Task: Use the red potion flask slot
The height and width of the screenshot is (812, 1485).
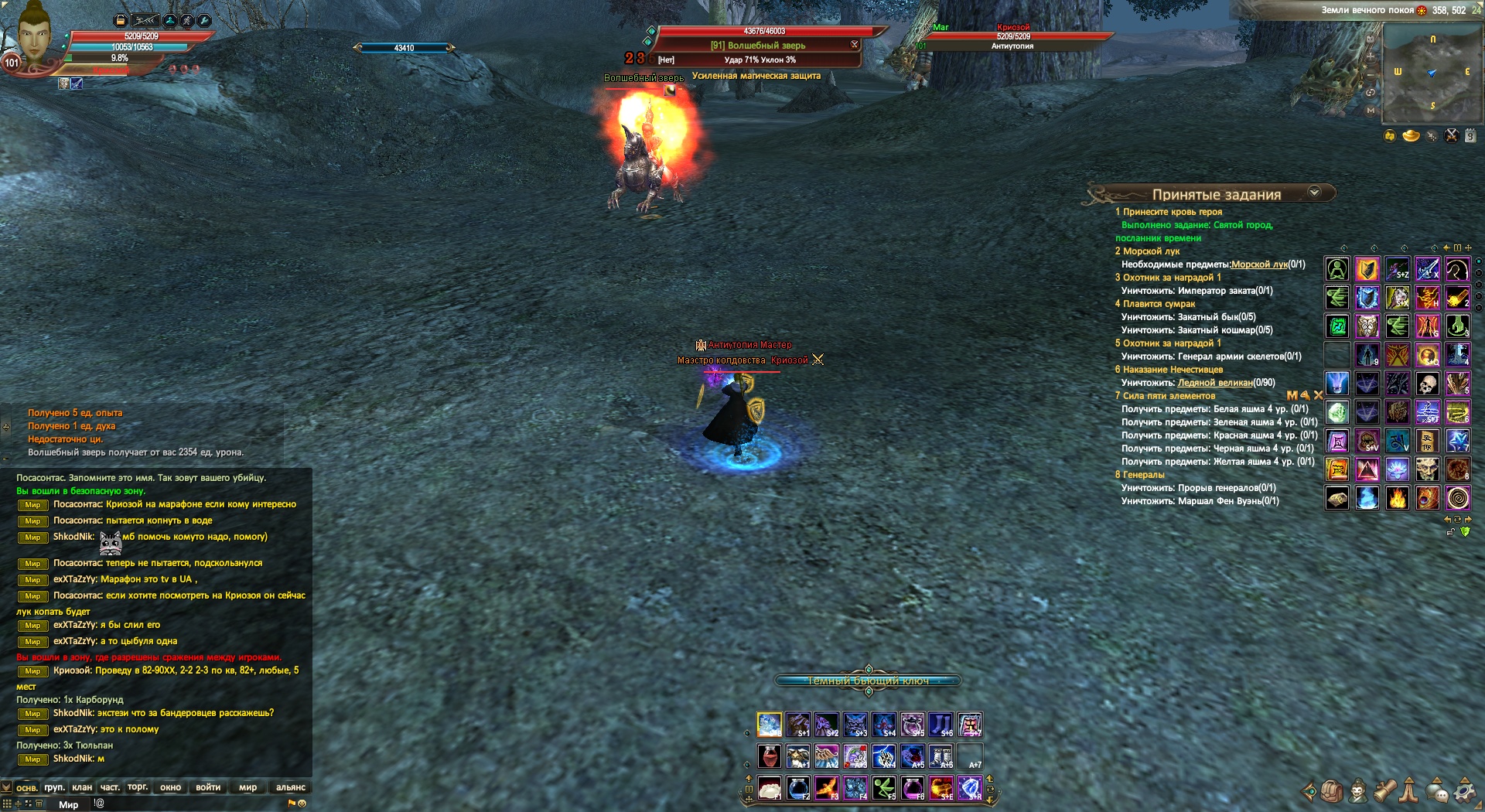Action: pos(769,756)
